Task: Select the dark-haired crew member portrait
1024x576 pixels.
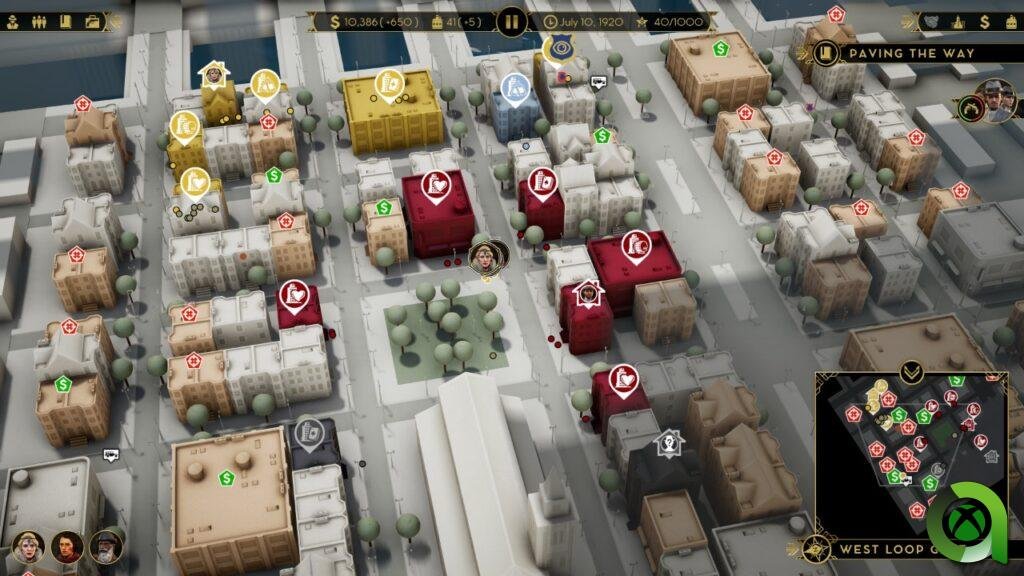Action: (66, 547)
